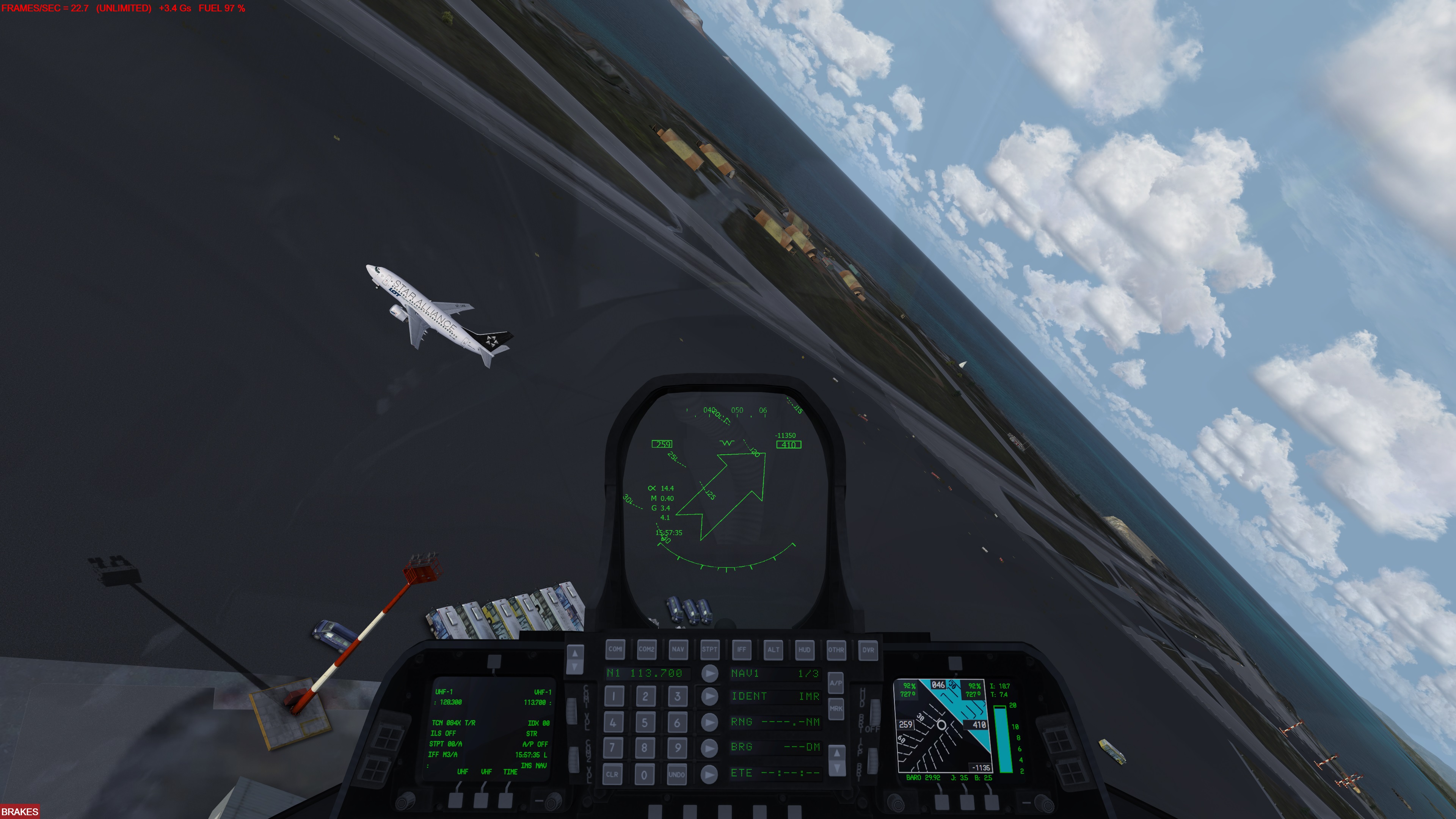Toggle the HUD button on the panel
The image size is (1456, 819).
coord(804,650)
